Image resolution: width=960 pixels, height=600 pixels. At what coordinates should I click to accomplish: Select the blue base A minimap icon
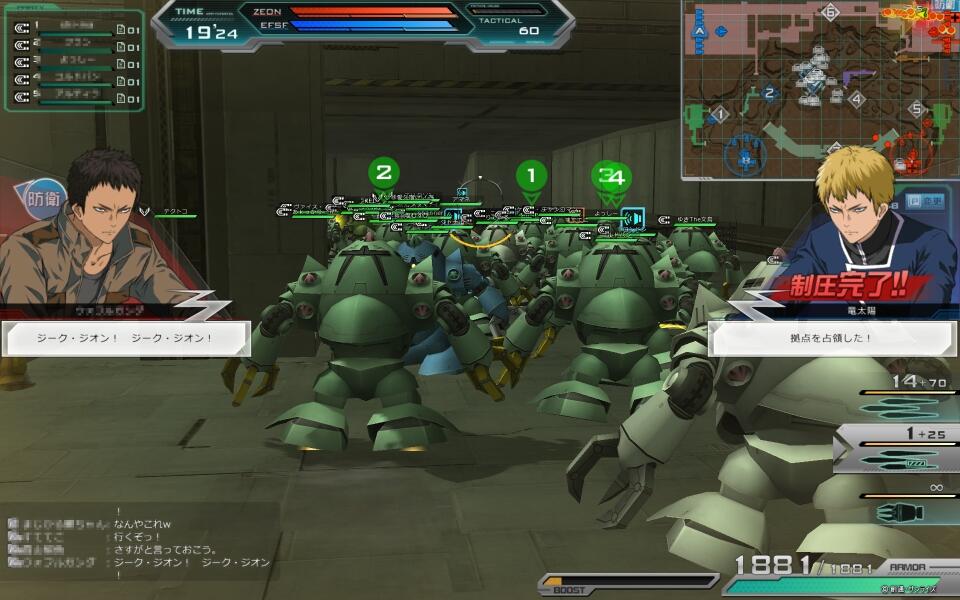699,31
